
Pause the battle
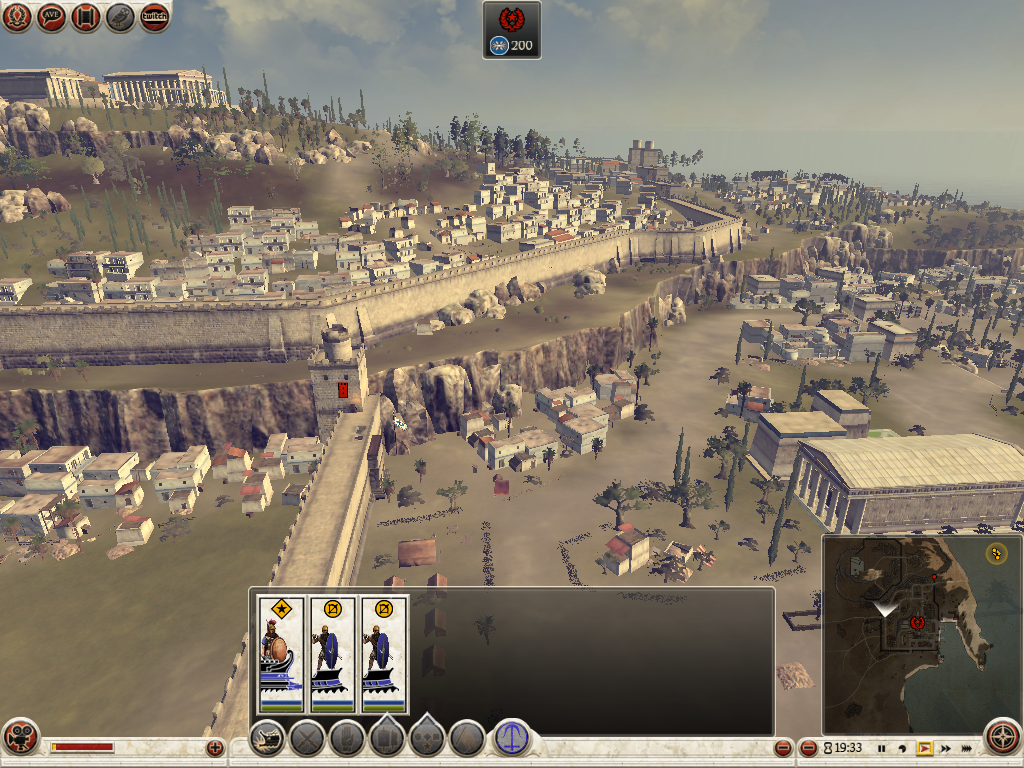881,748
